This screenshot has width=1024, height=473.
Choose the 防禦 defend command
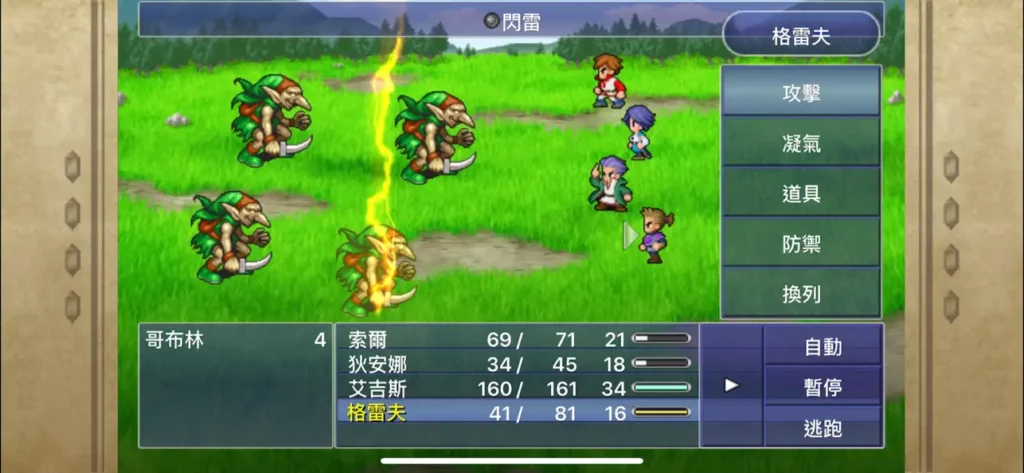(x=800, y=243)
